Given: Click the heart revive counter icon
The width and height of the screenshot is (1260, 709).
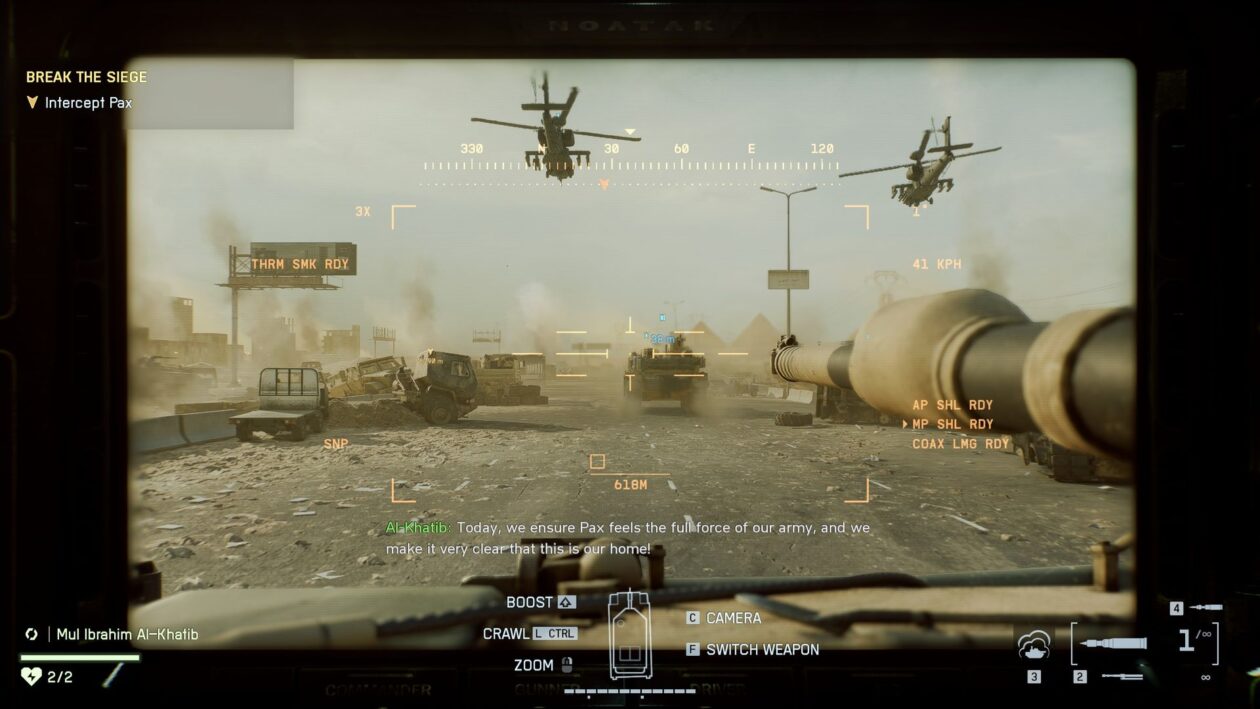Looking at the screenshot, I should click(31, 677).
